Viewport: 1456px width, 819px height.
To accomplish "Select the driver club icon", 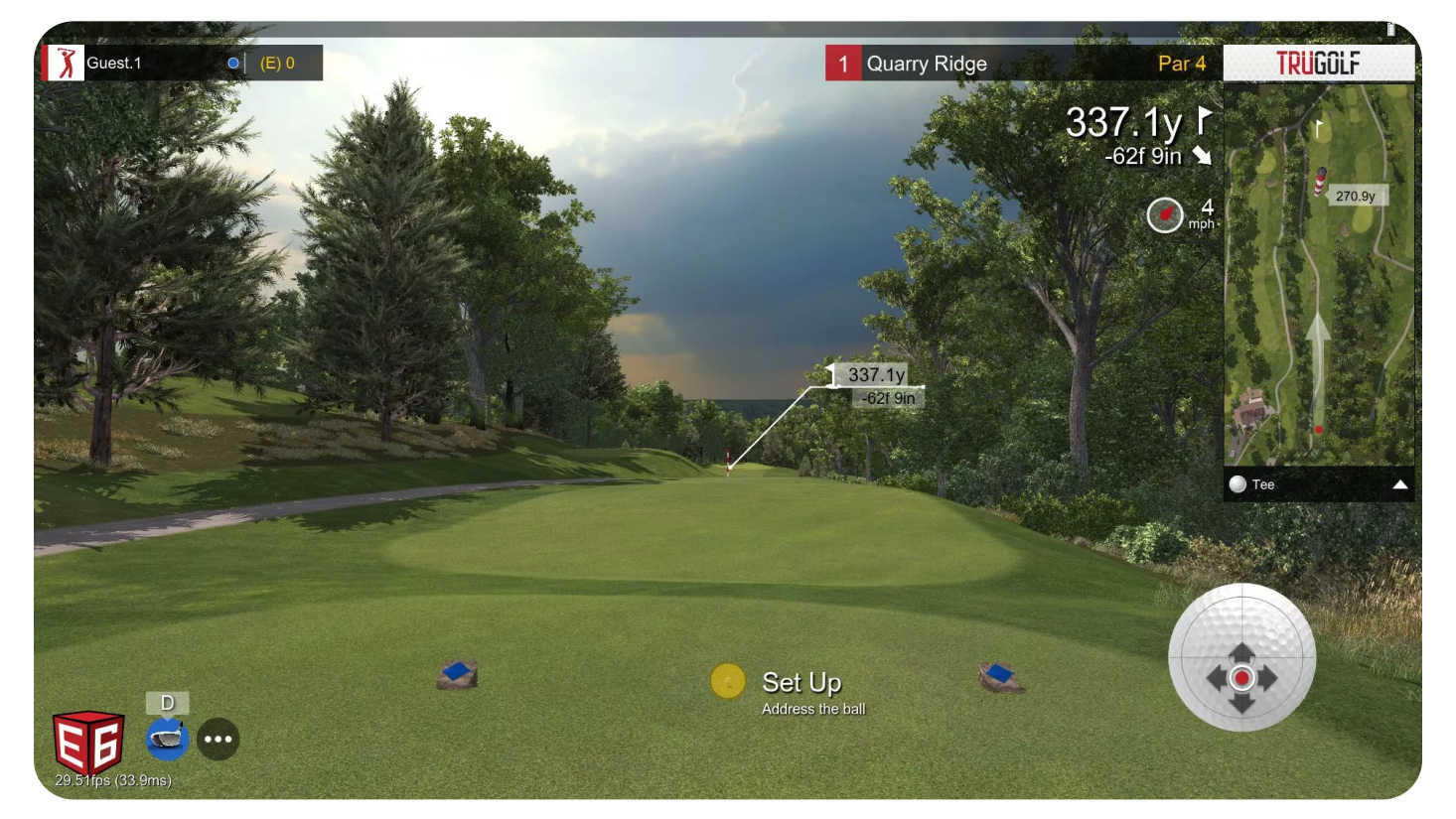I will point(167,739).
